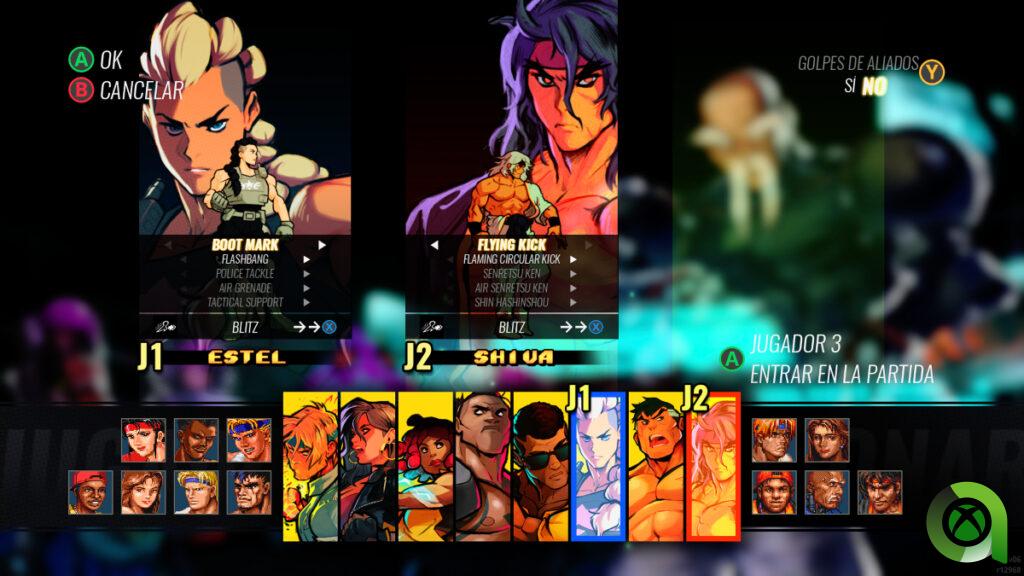Pick Max's large portrait in the main roster
Screen dimensions: 1024x576
pyautogui.click(x=656, y=465)
